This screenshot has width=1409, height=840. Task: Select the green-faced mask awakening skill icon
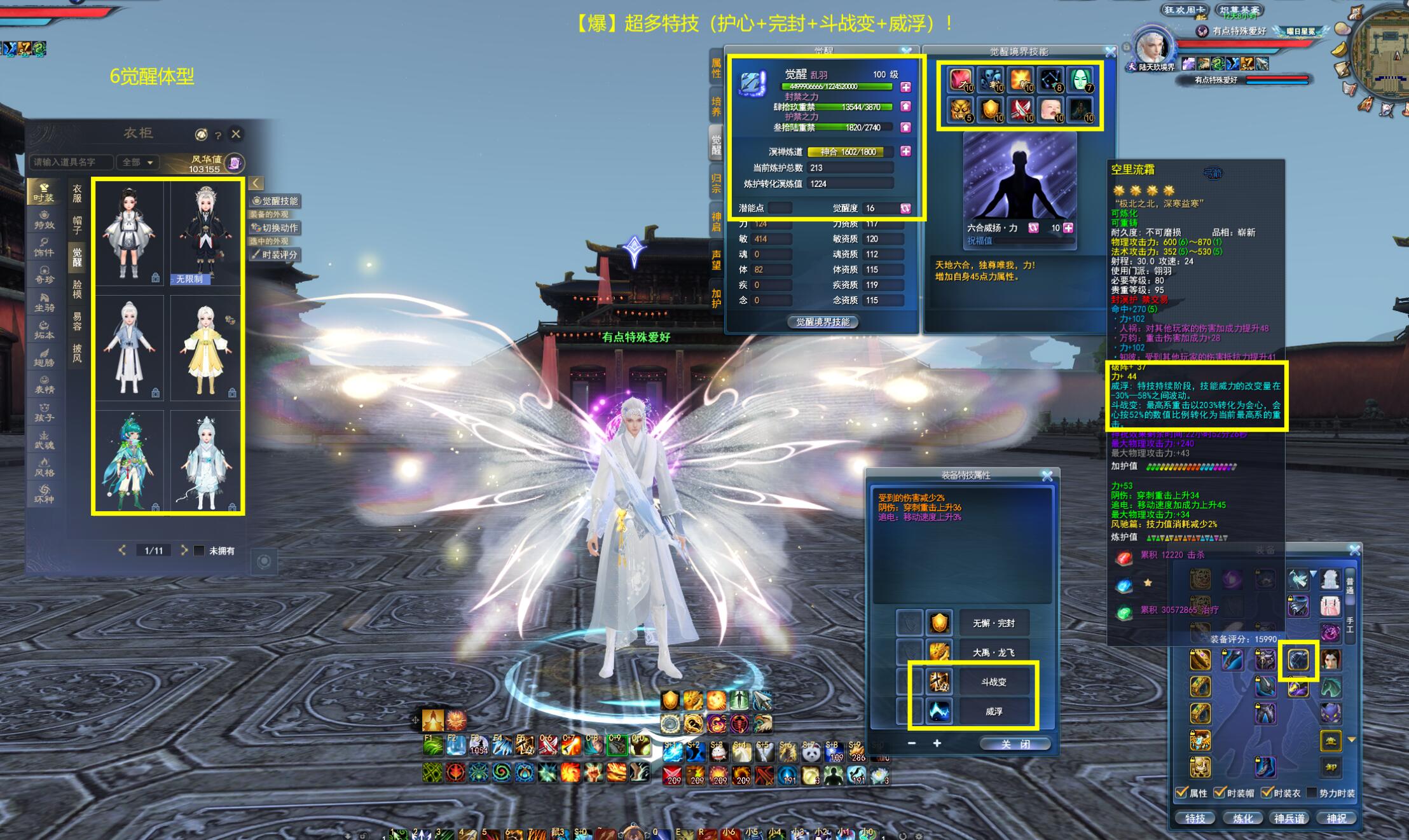(1080, 80)
